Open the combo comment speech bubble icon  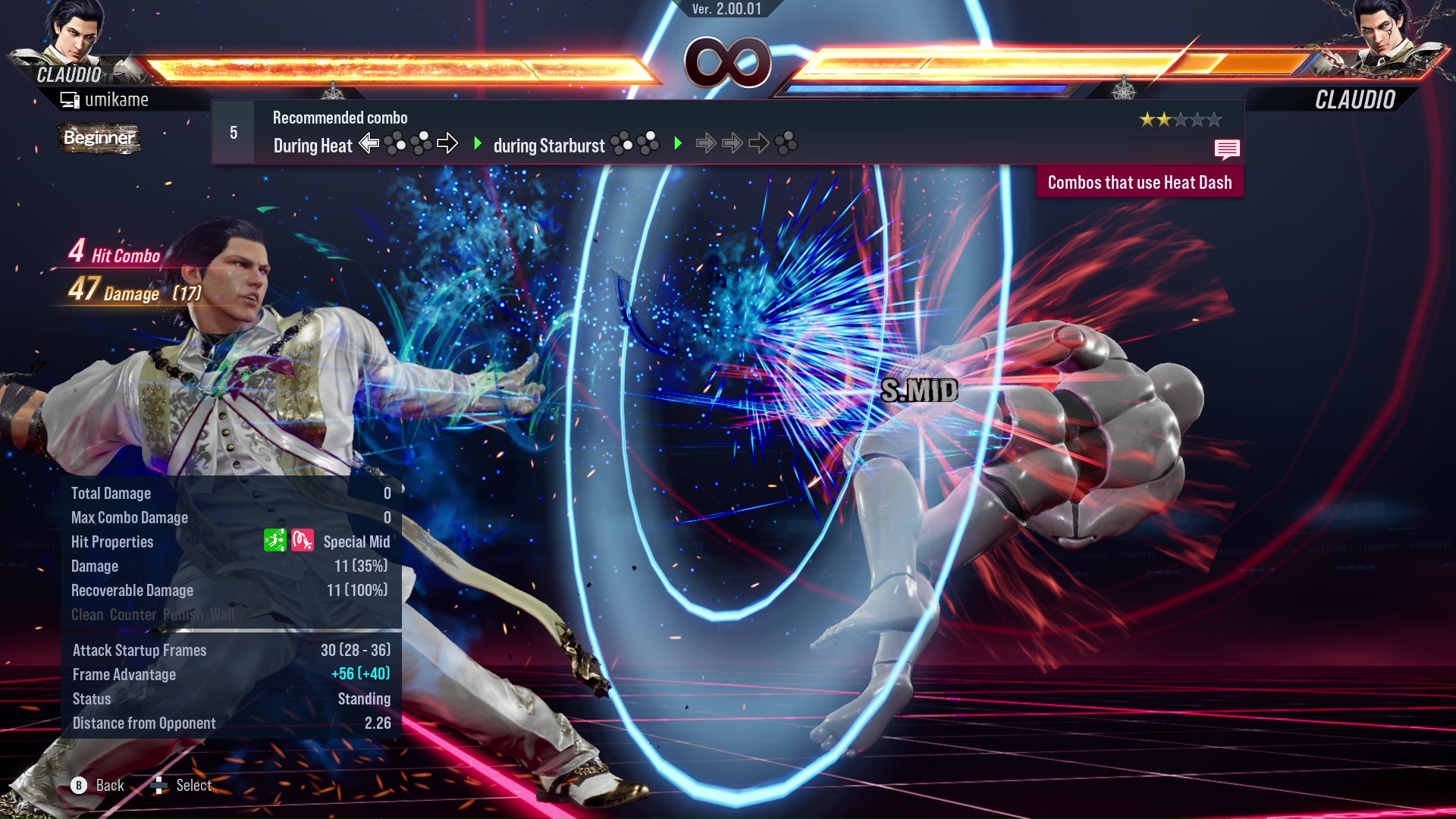click(1226, 149)
